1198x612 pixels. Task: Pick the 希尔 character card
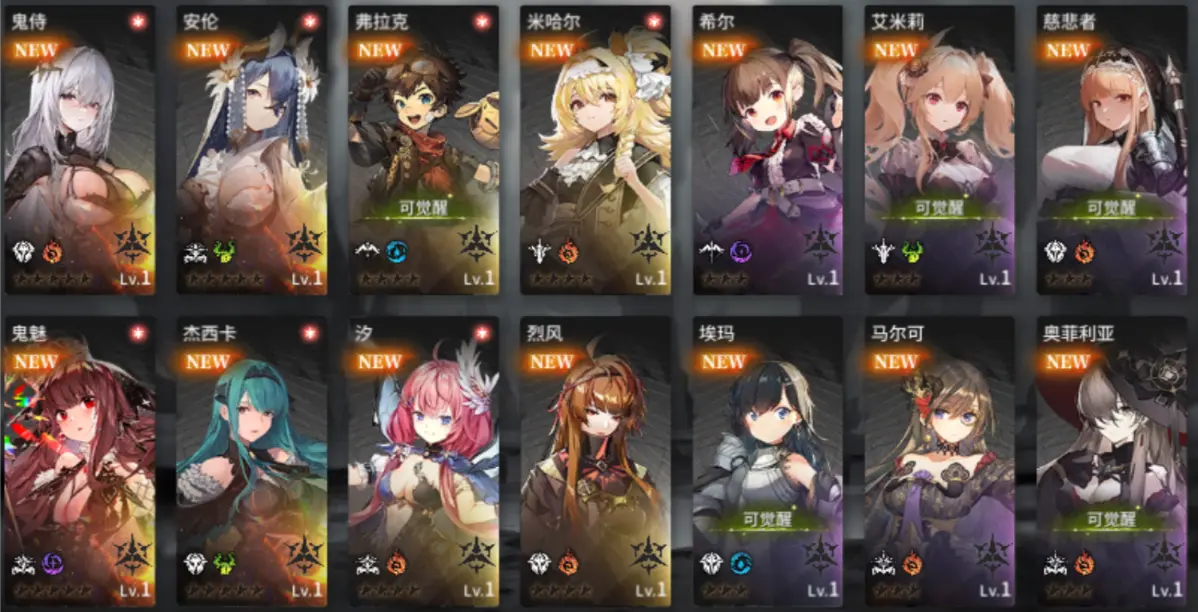pyautogui.click(x=768, y=150)
